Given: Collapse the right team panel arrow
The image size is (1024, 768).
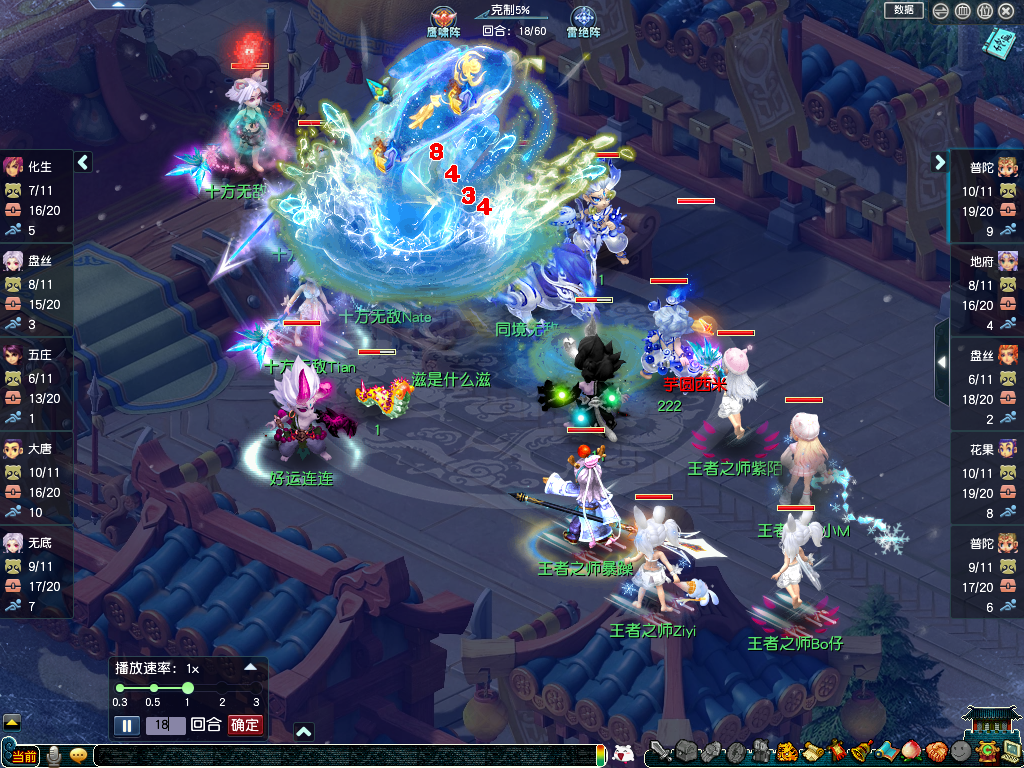Looking at the screenshot, I should point(940,162).
